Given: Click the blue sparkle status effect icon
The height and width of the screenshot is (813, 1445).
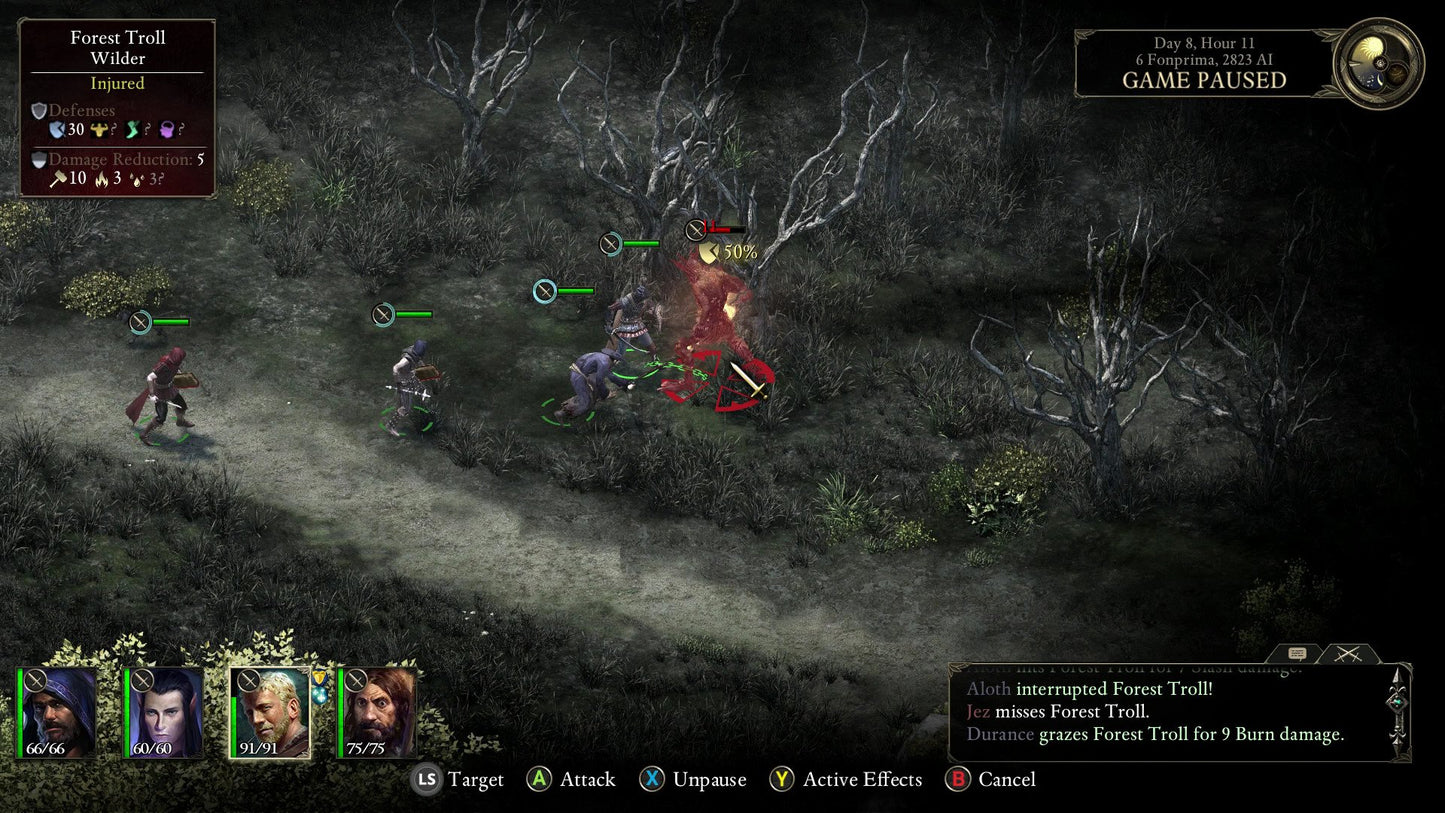Looking at the screenshot, I should point(320,695).
